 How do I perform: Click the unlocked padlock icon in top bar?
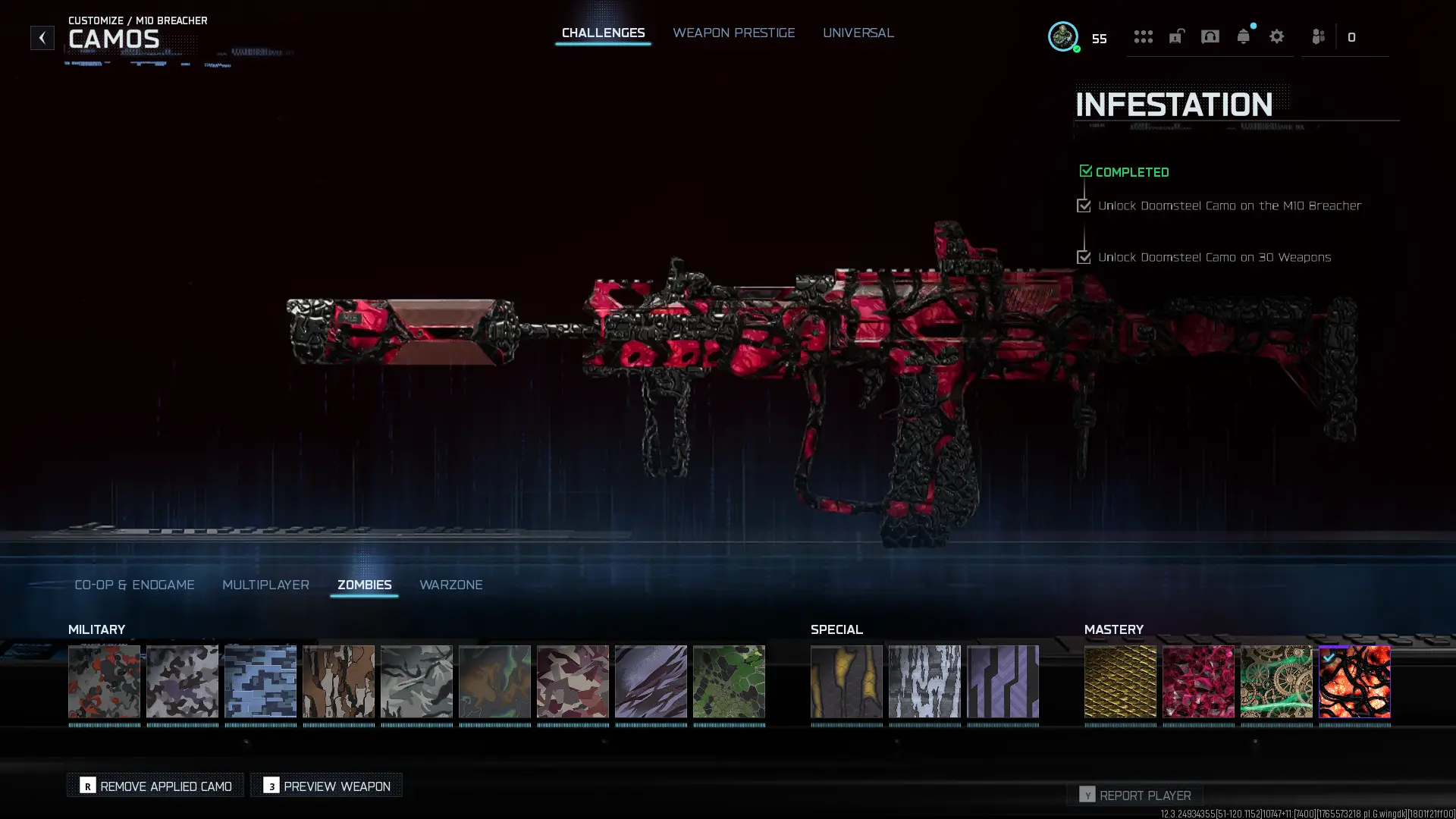[1176, 36]
